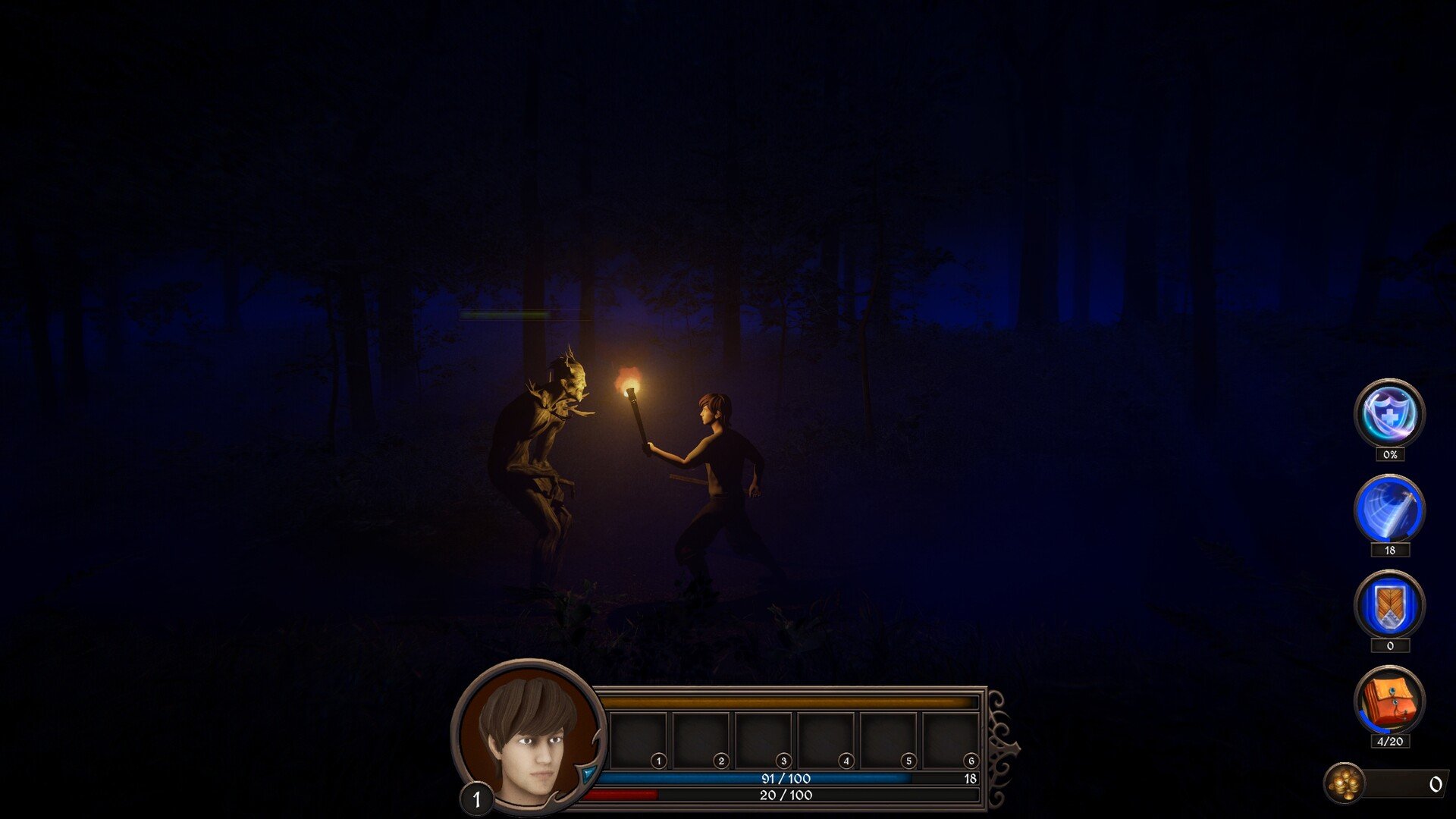Click the hero portrait
The height and width of the screenshot is (819, 1456).
(529, 736)
